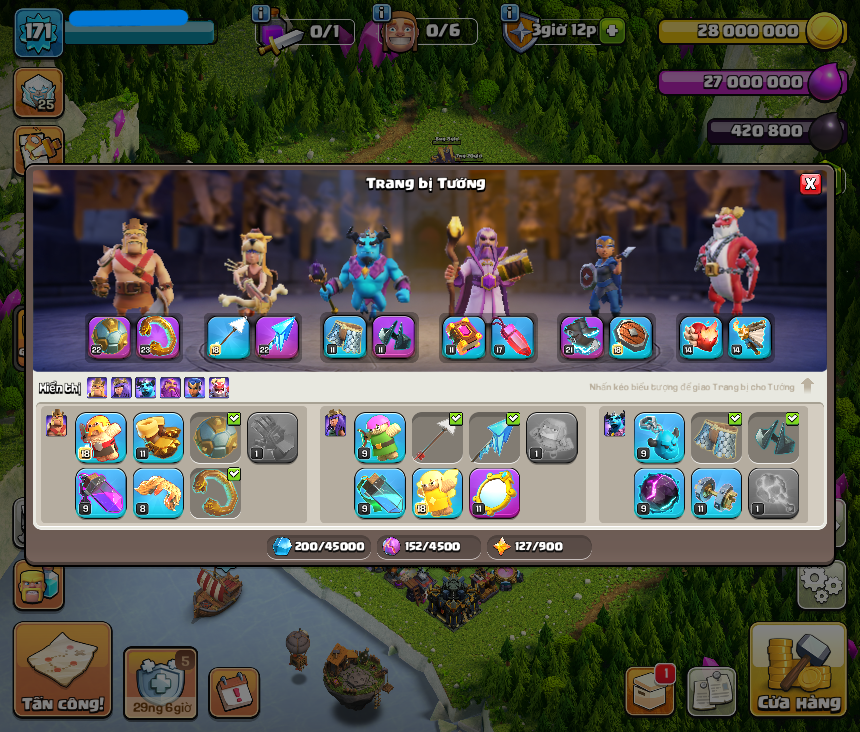Open the Cửa Hàng shop
Image resolution: width=860 pixels, height=732 pixels.
tap(797, 670)
